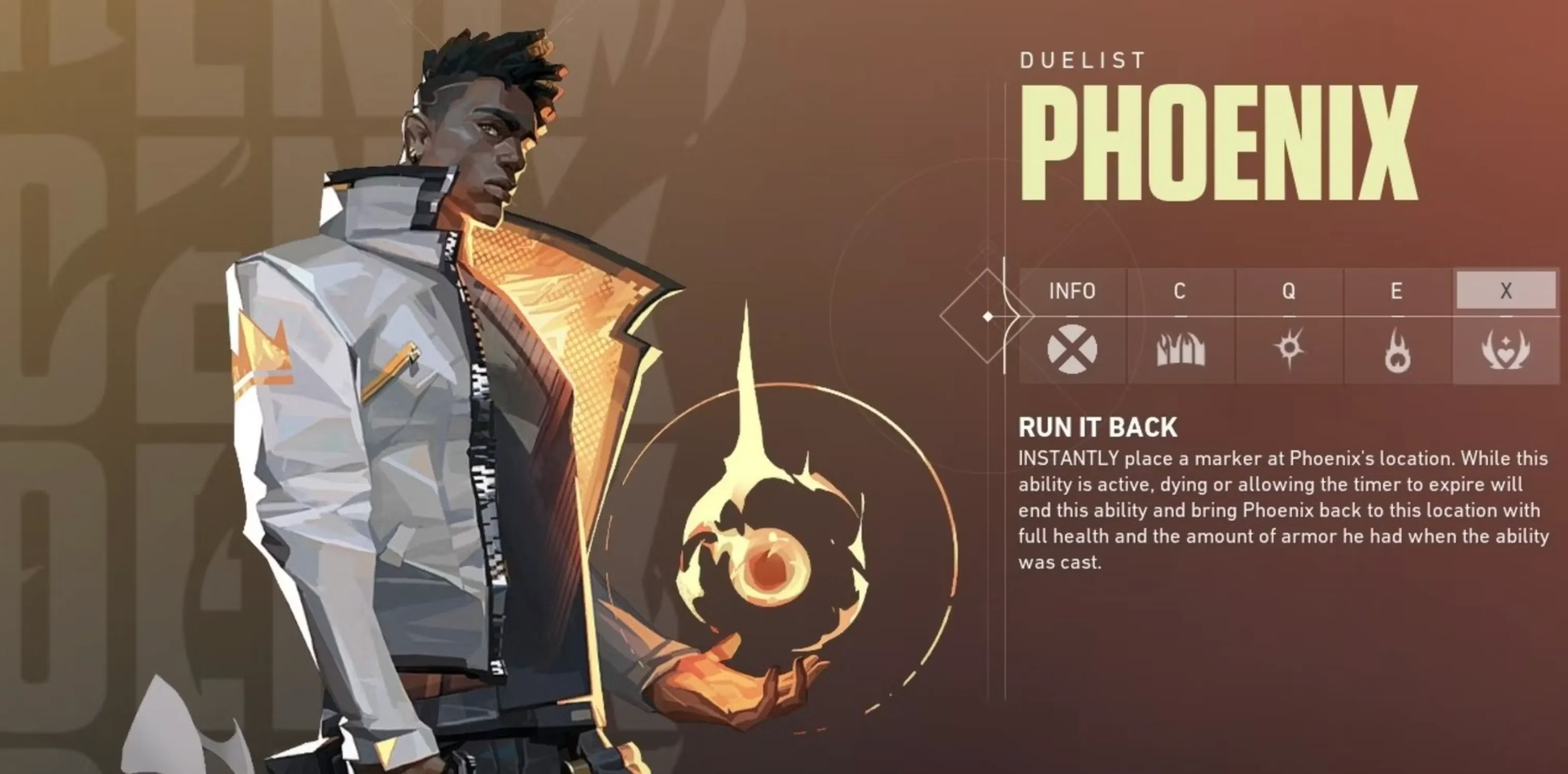The width and height of the screenshot is (1568, 774).
Task: Select the C ability tab
Action: [1180, 291]
